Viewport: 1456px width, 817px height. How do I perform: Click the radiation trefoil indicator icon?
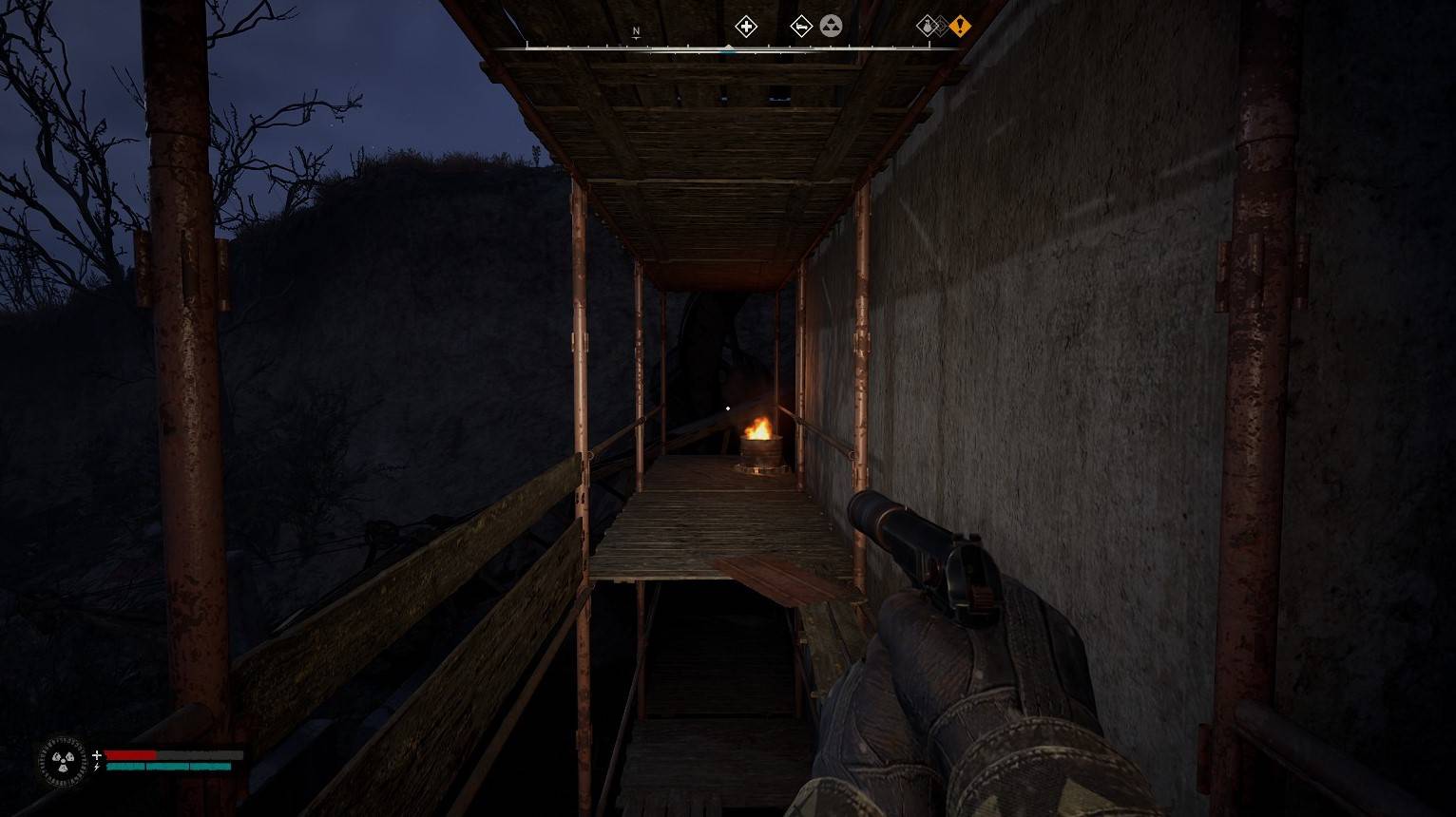pos(62,761)
